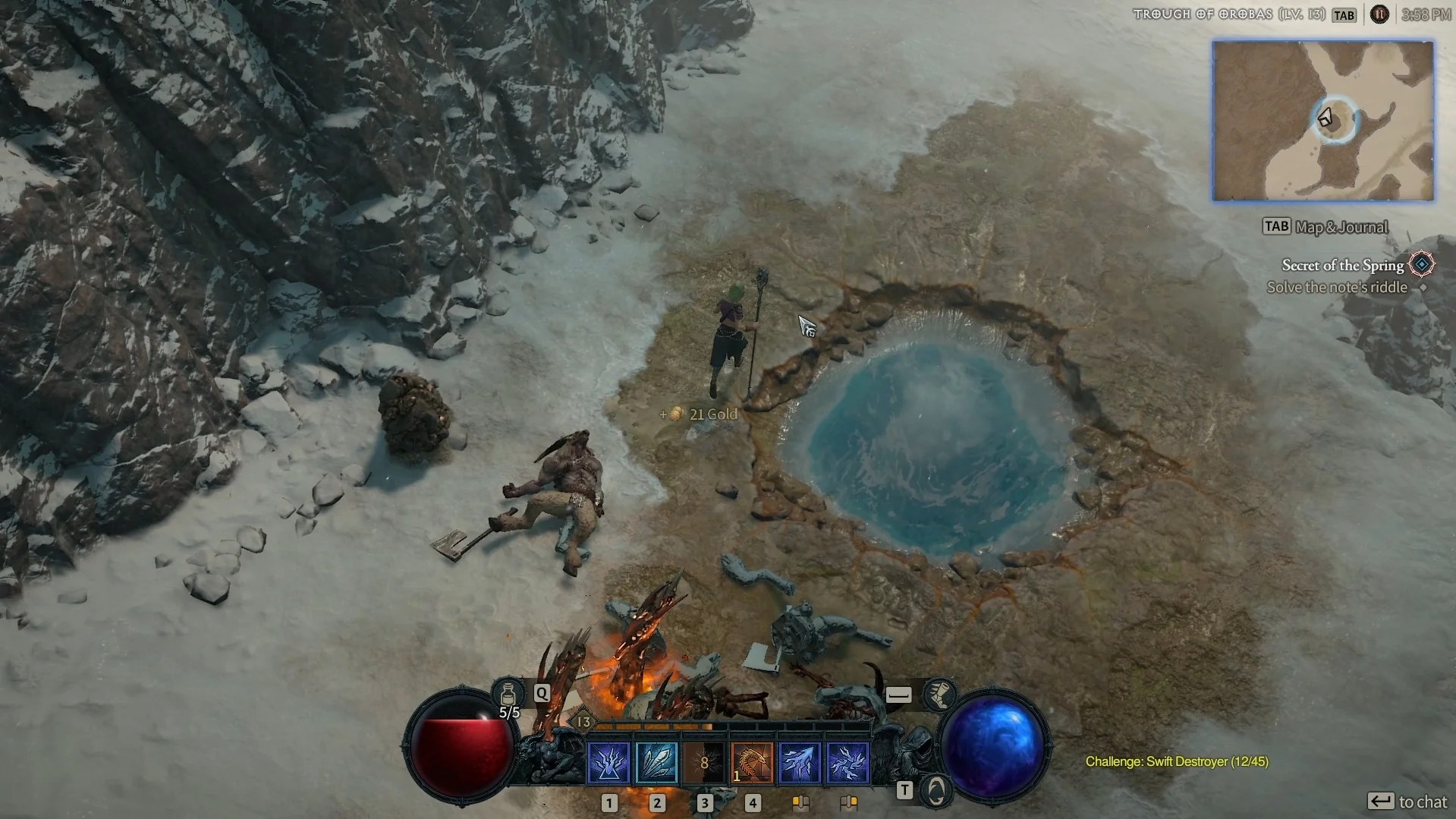This screenshot has height=819, width=1456.
Task: Click the cooldown skill slot showing 8
Action: click(706, 763)
